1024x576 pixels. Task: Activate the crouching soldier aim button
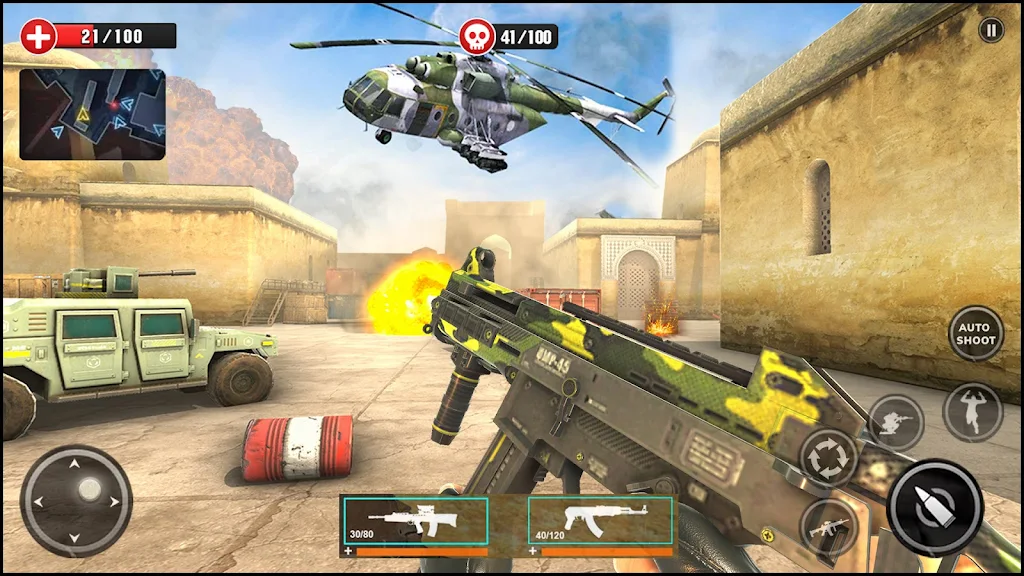coord(895,422)
